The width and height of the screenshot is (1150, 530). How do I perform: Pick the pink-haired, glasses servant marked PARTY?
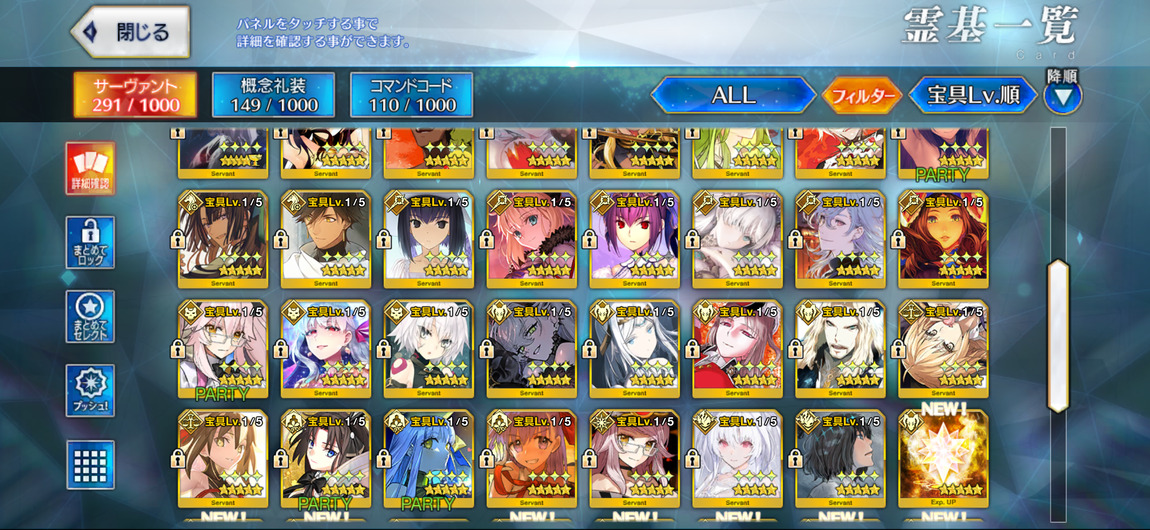222,346
